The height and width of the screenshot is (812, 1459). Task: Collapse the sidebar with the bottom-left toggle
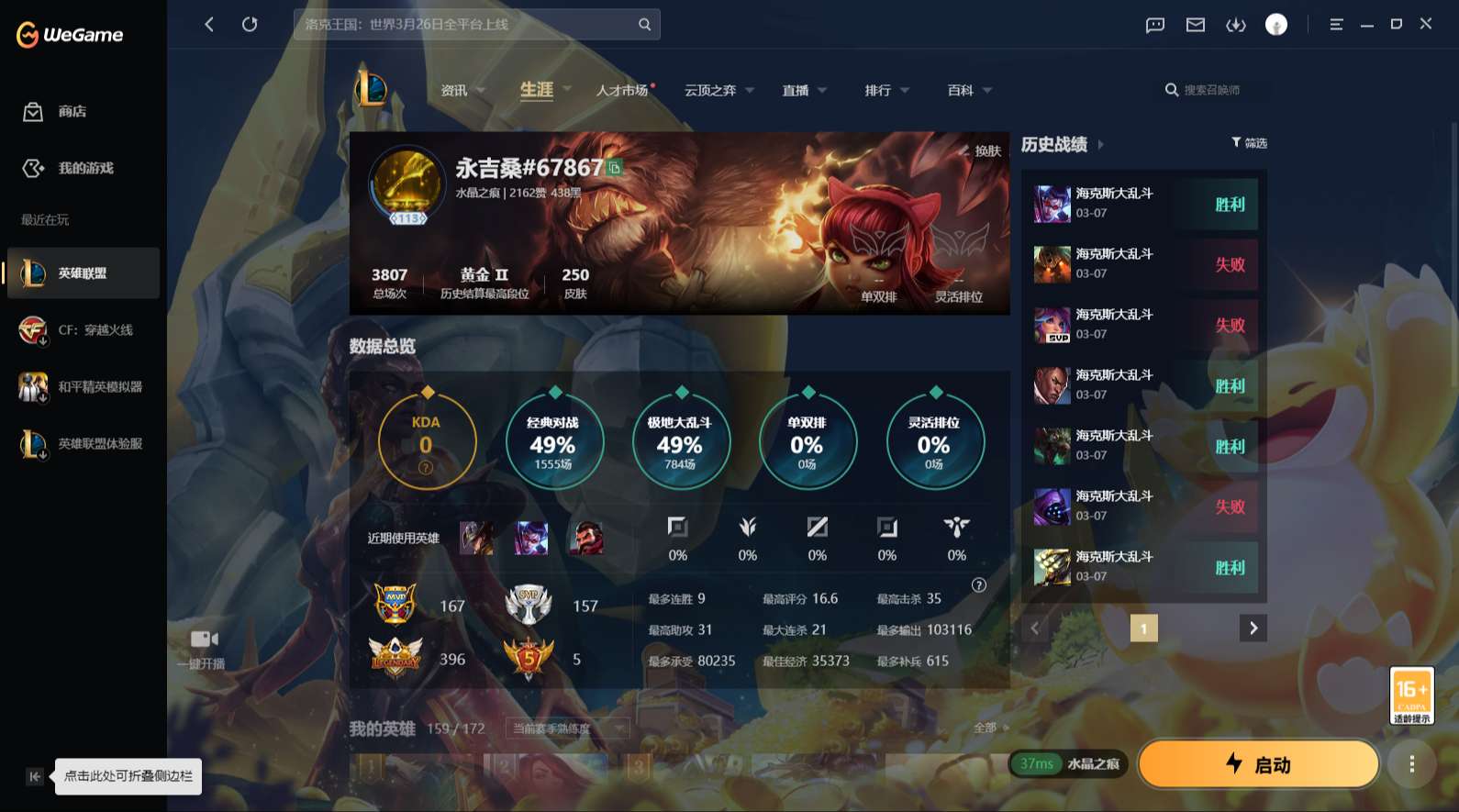pos(33,776)
